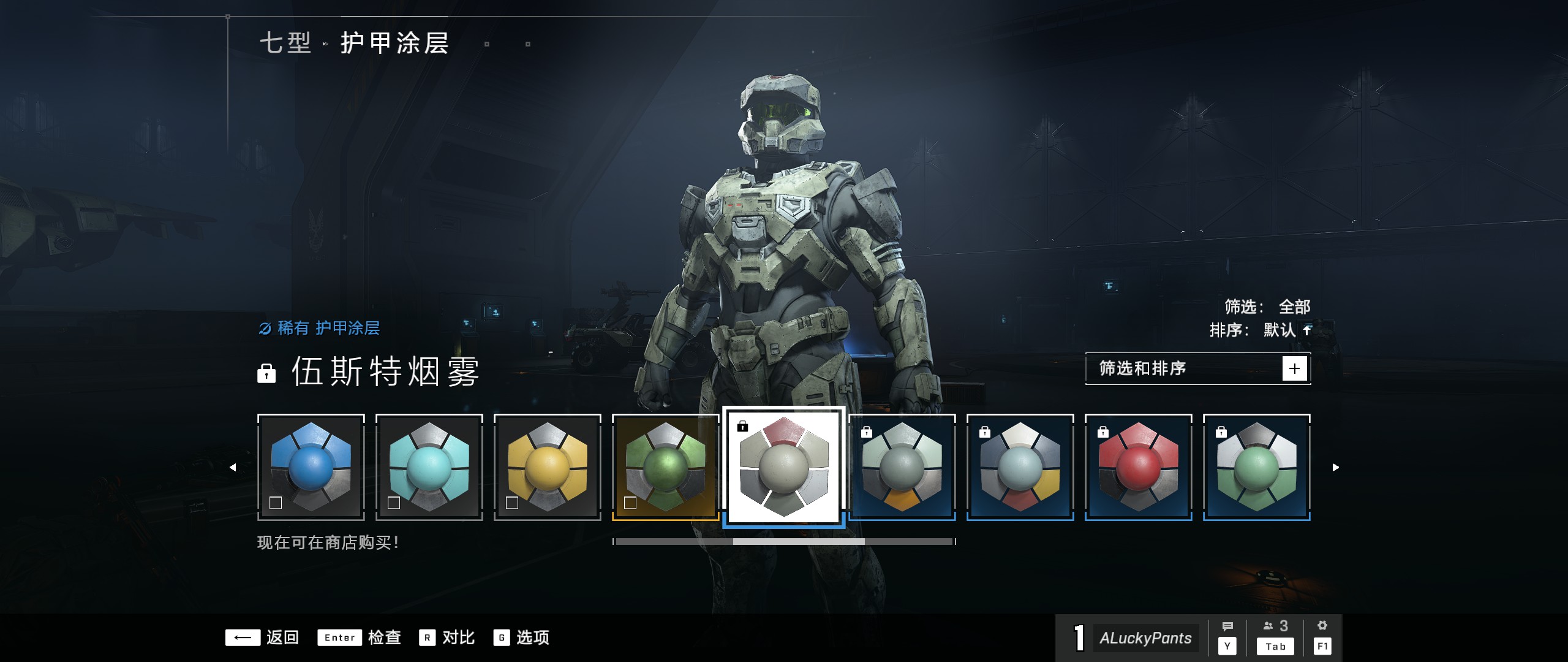Select the locked red armor coating
Screen dimensions: 1568x662
[1139, 467]
